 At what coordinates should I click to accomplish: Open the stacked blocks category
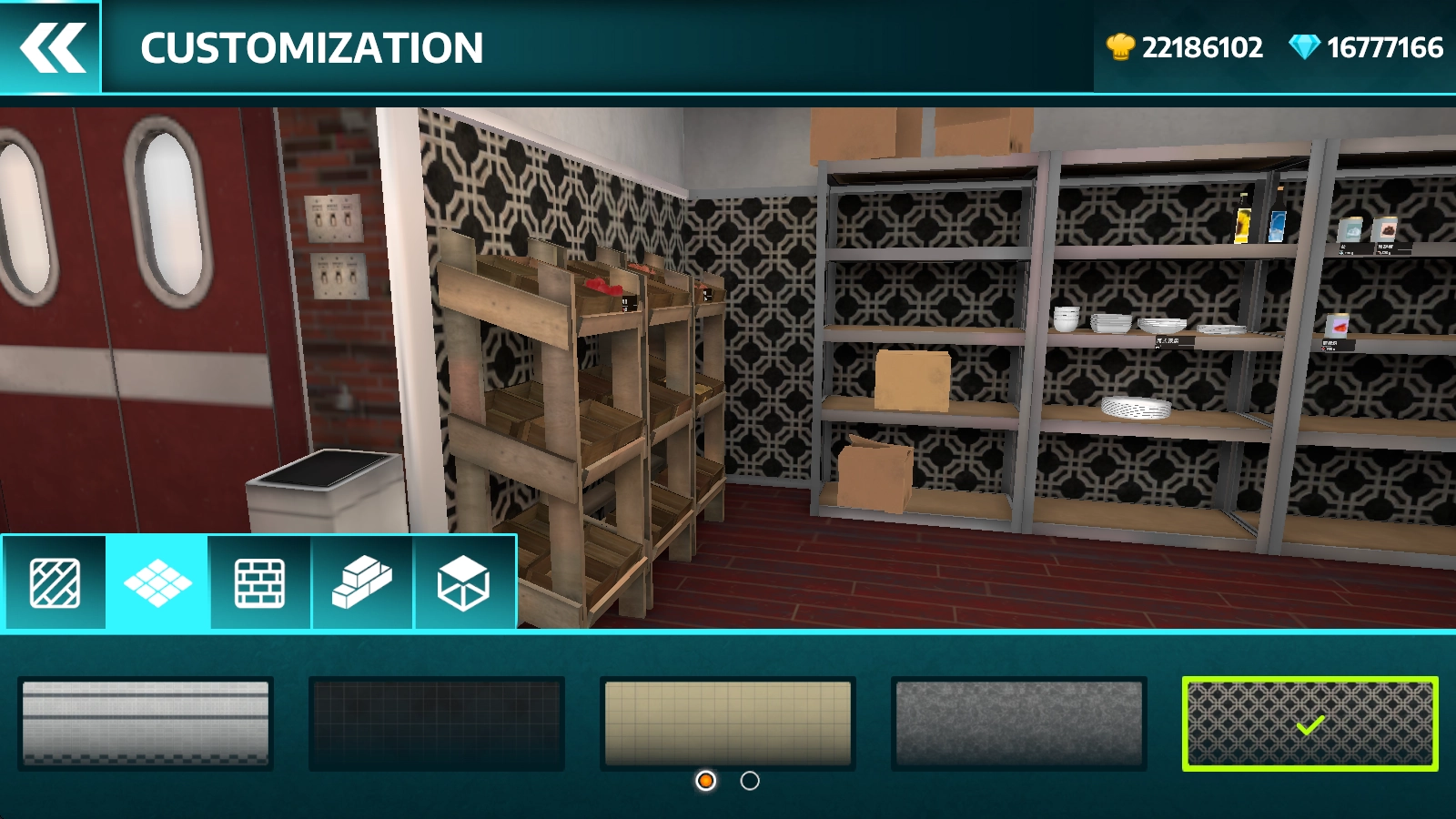362,582
